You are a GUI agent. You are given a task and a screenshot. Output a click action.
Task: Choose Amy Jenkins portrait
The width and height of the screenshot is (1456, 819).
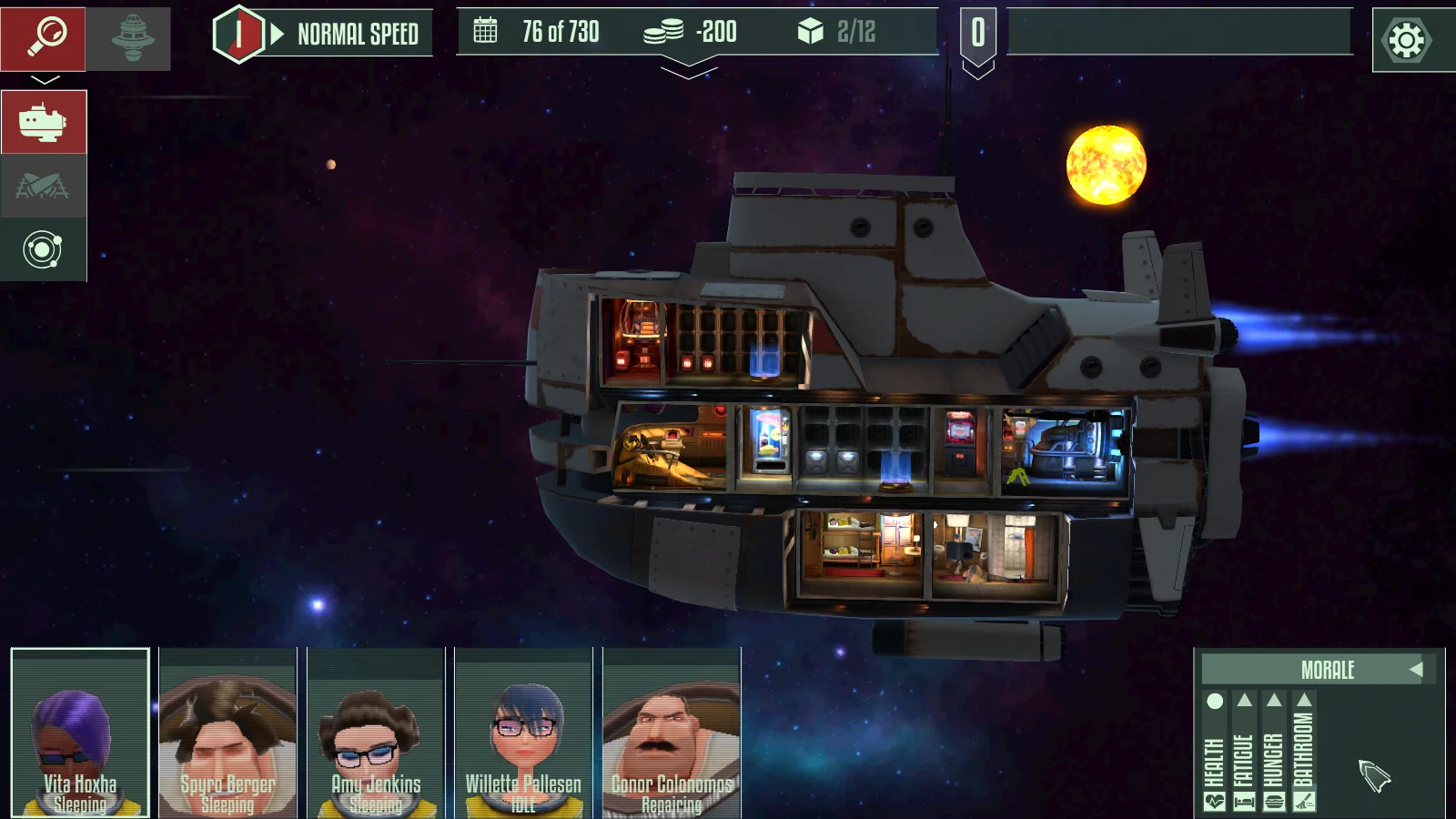pos(376,733)
